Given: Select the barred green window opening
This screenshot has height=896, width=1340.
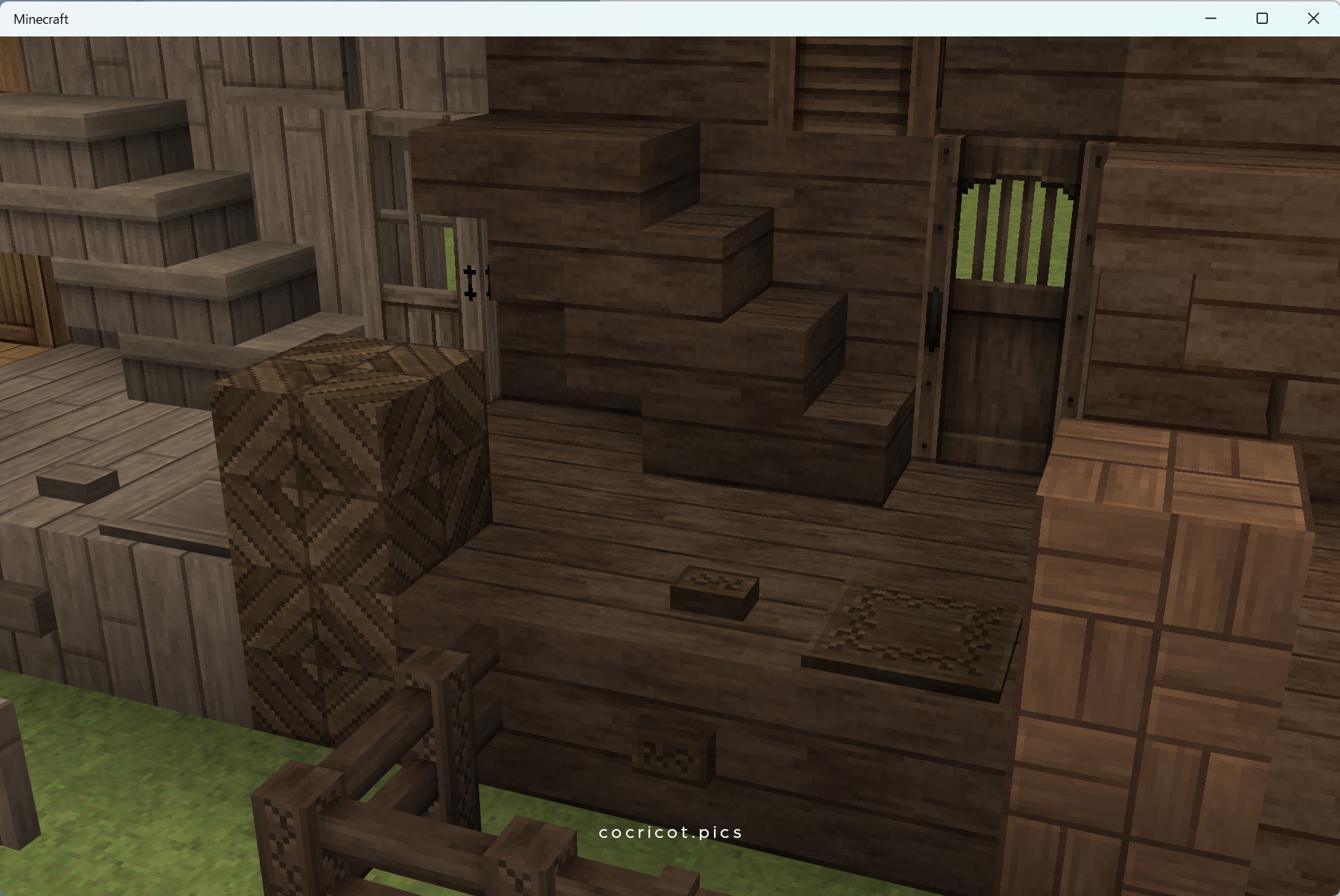Looking at the screenshot, I should [1016, 231].
